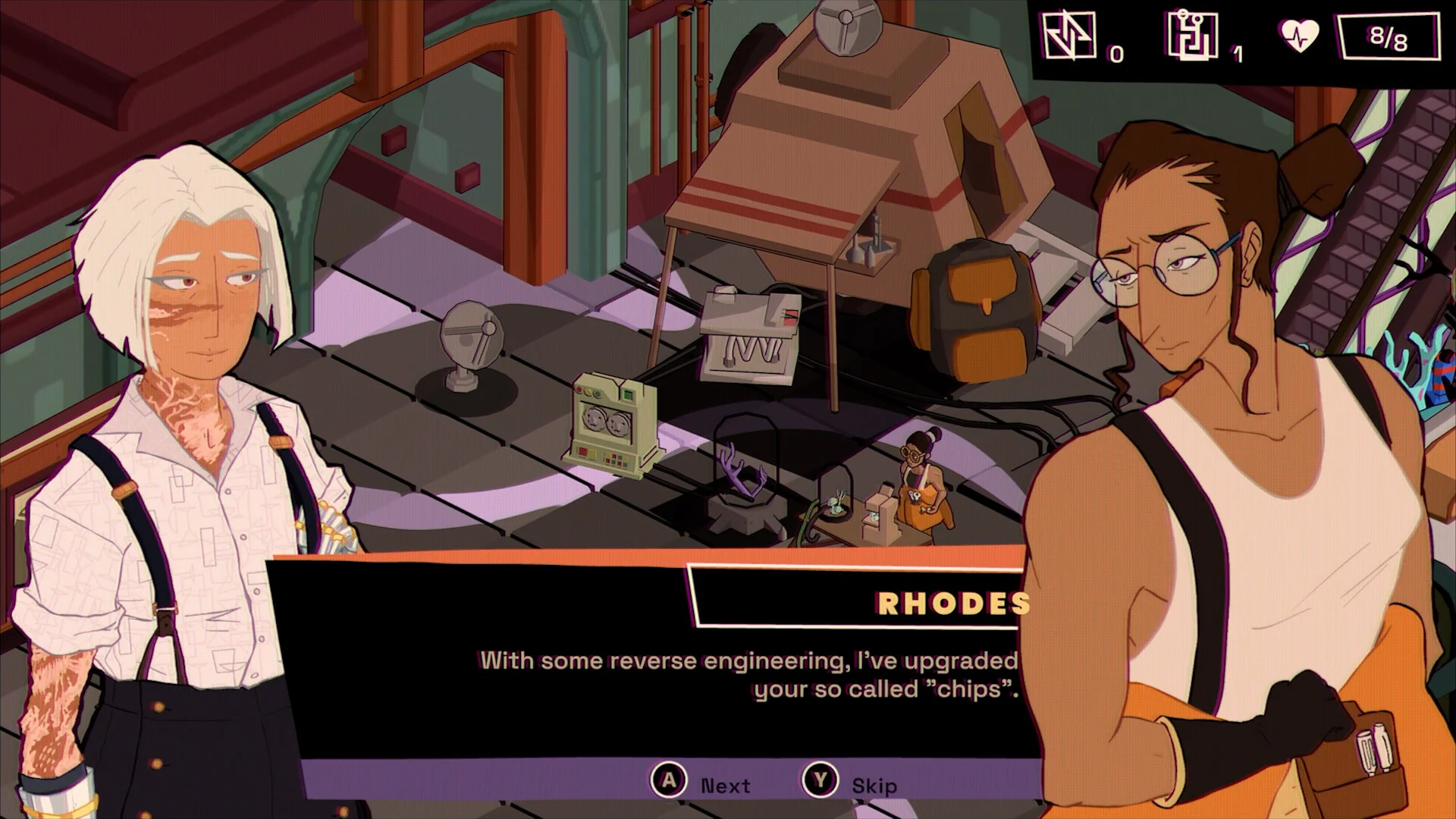
Task: Select the maze circuit currency icon
Action: [x=1192, y=36]
